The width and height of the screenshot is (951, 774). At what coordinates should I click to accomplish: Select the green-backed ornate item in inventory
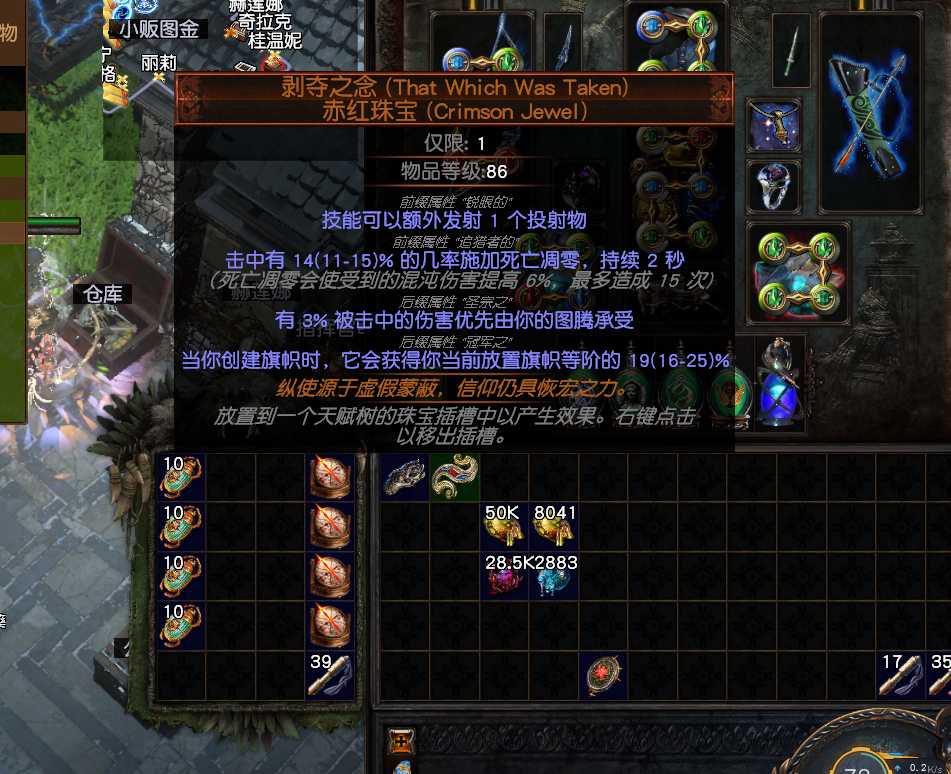click(x=455, y=478)
